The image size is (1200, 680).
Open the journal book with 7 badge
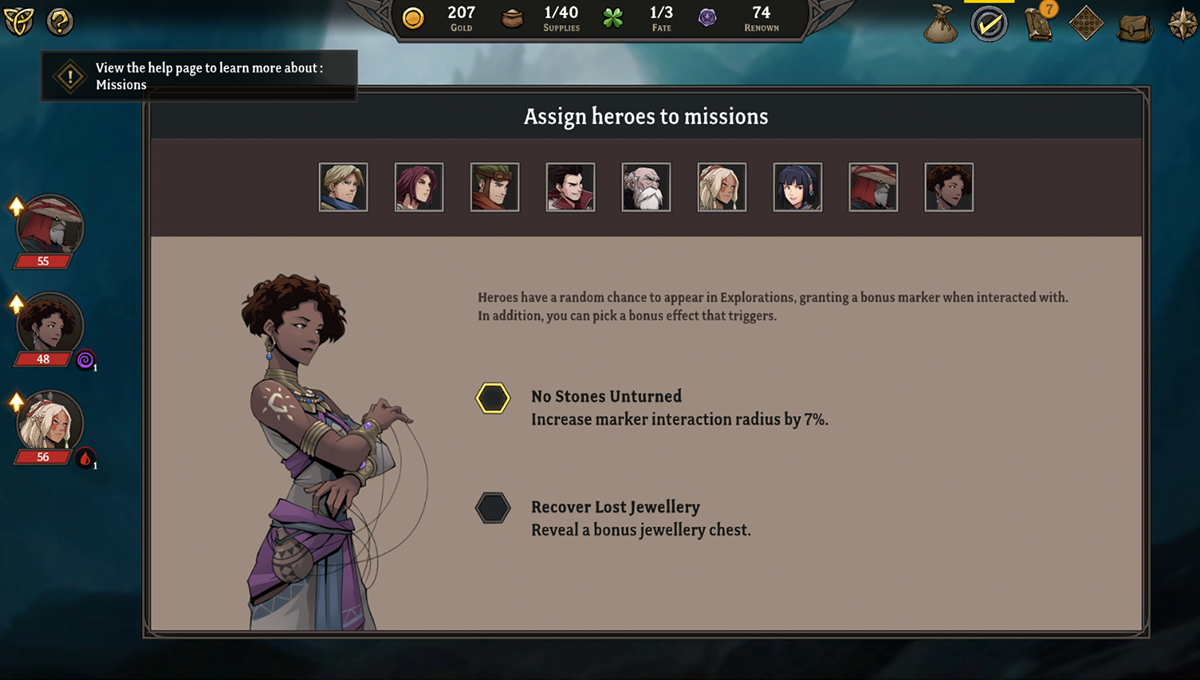tap(1039, 24)
